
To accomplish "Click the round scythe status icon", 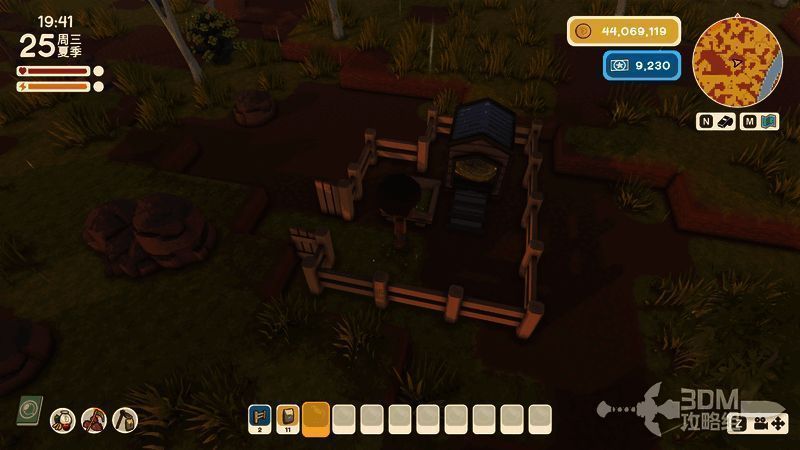I will click(93, 419).
